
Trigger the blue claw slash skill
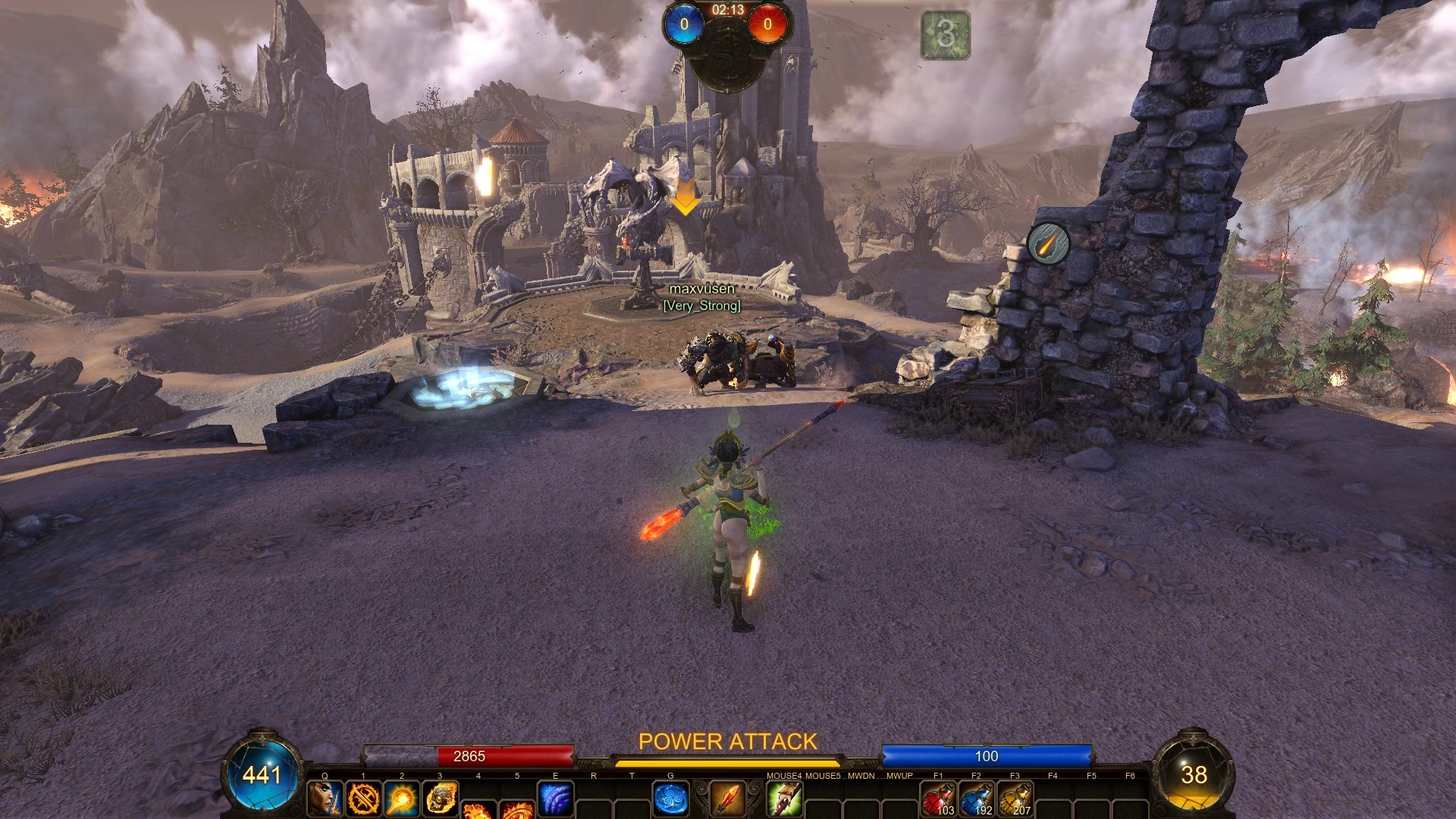[x=555, y=799]
